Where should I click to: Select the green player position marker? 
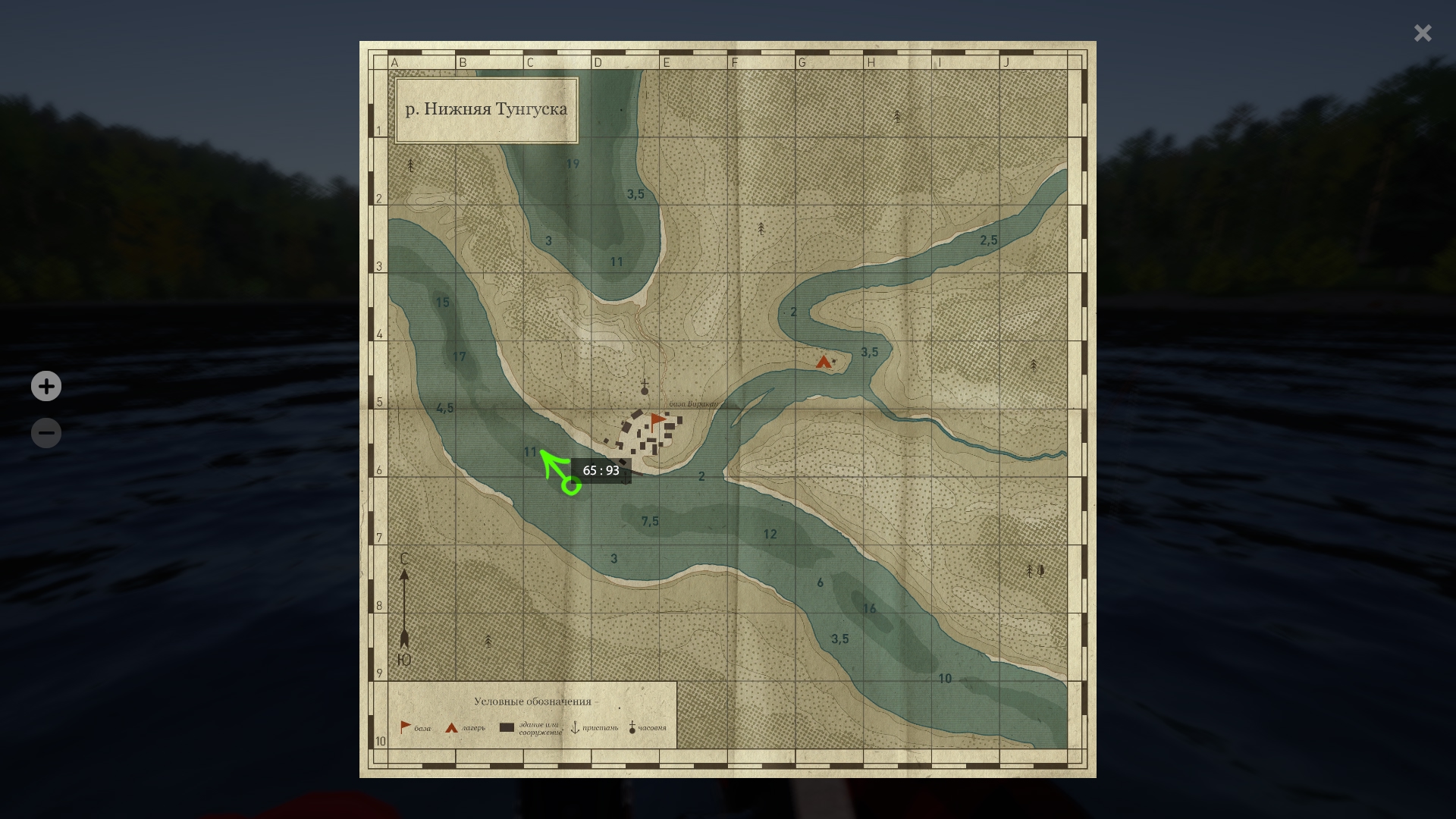point(571,485)
